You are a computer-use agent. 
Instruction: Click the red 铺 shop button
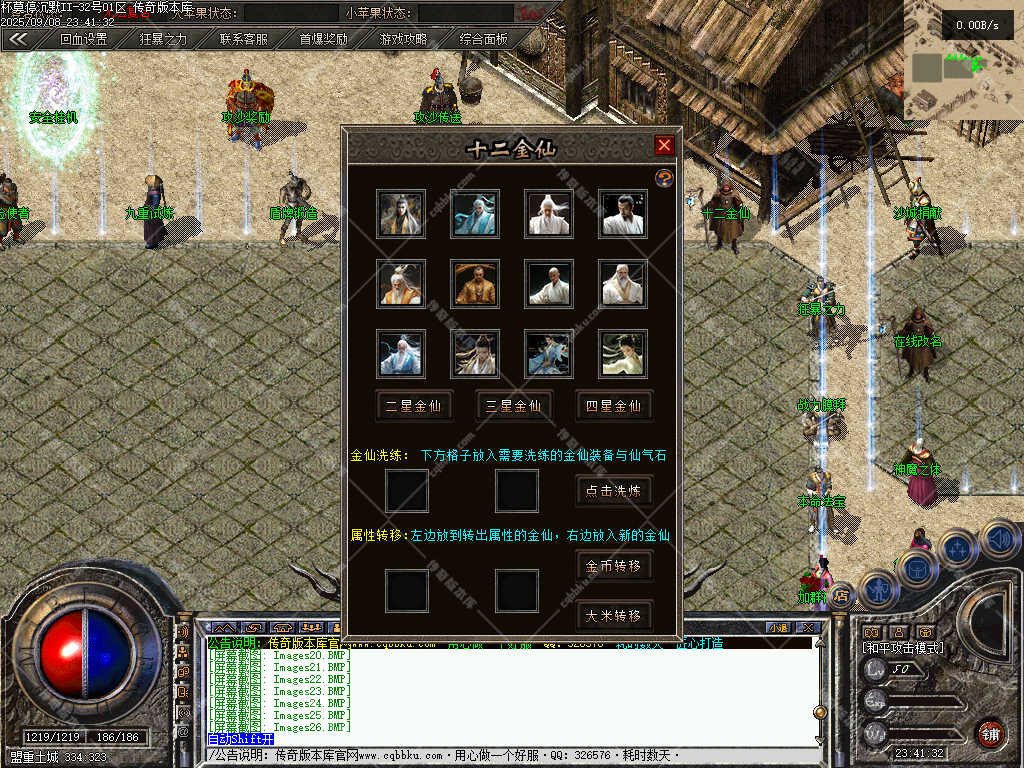click(x=990, y=733)
